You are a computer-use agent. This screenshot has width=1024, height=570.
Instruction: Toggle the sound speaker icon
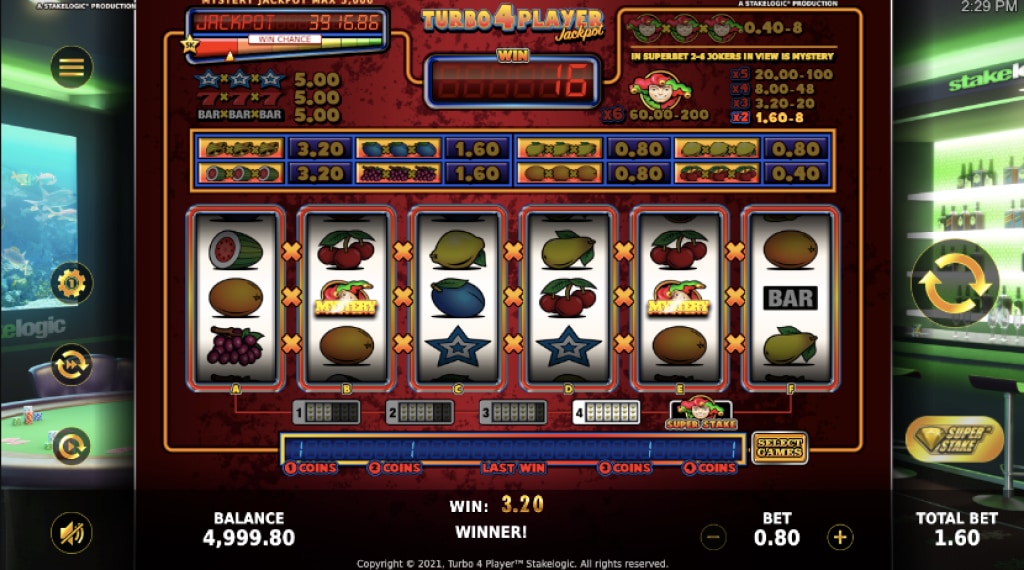coord(72,533)
